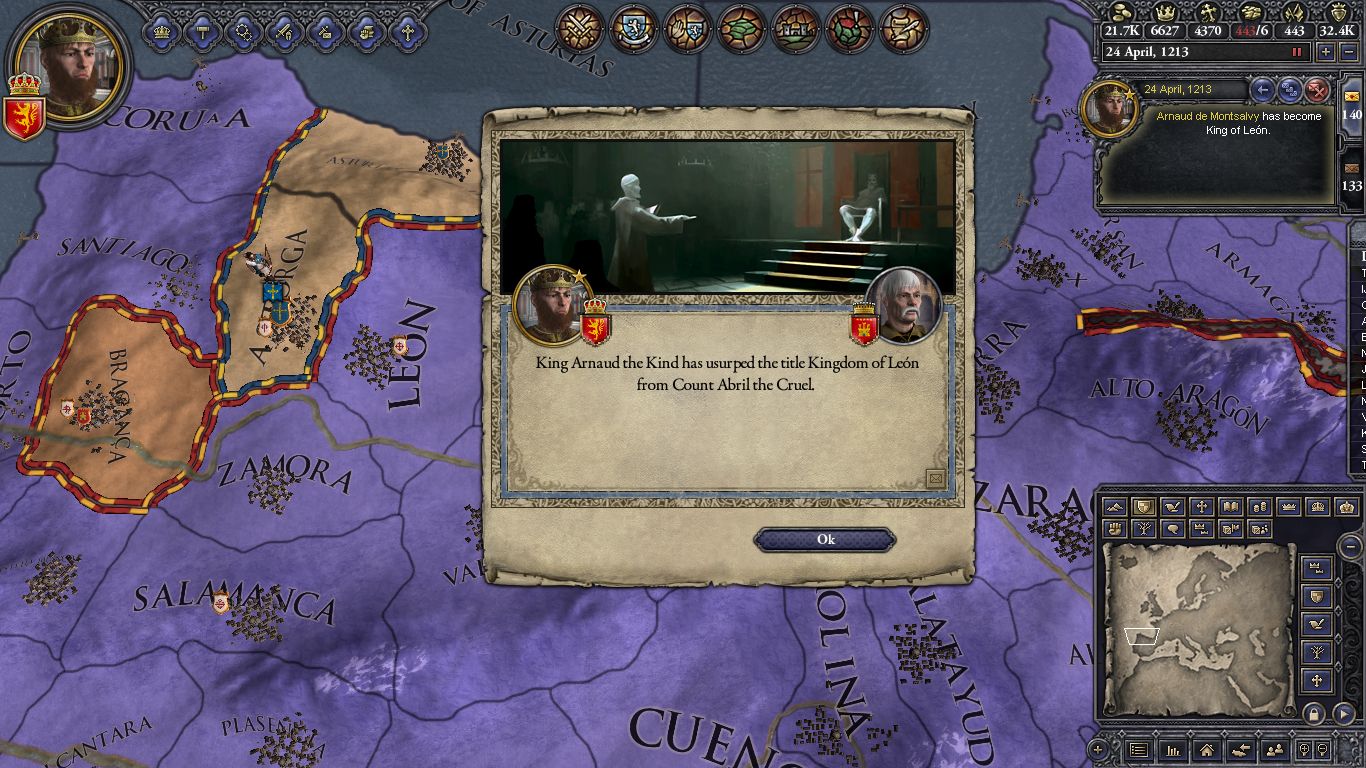Confirm the usurpation message with Ok
1366x768 pixels.
coord(825,540)
